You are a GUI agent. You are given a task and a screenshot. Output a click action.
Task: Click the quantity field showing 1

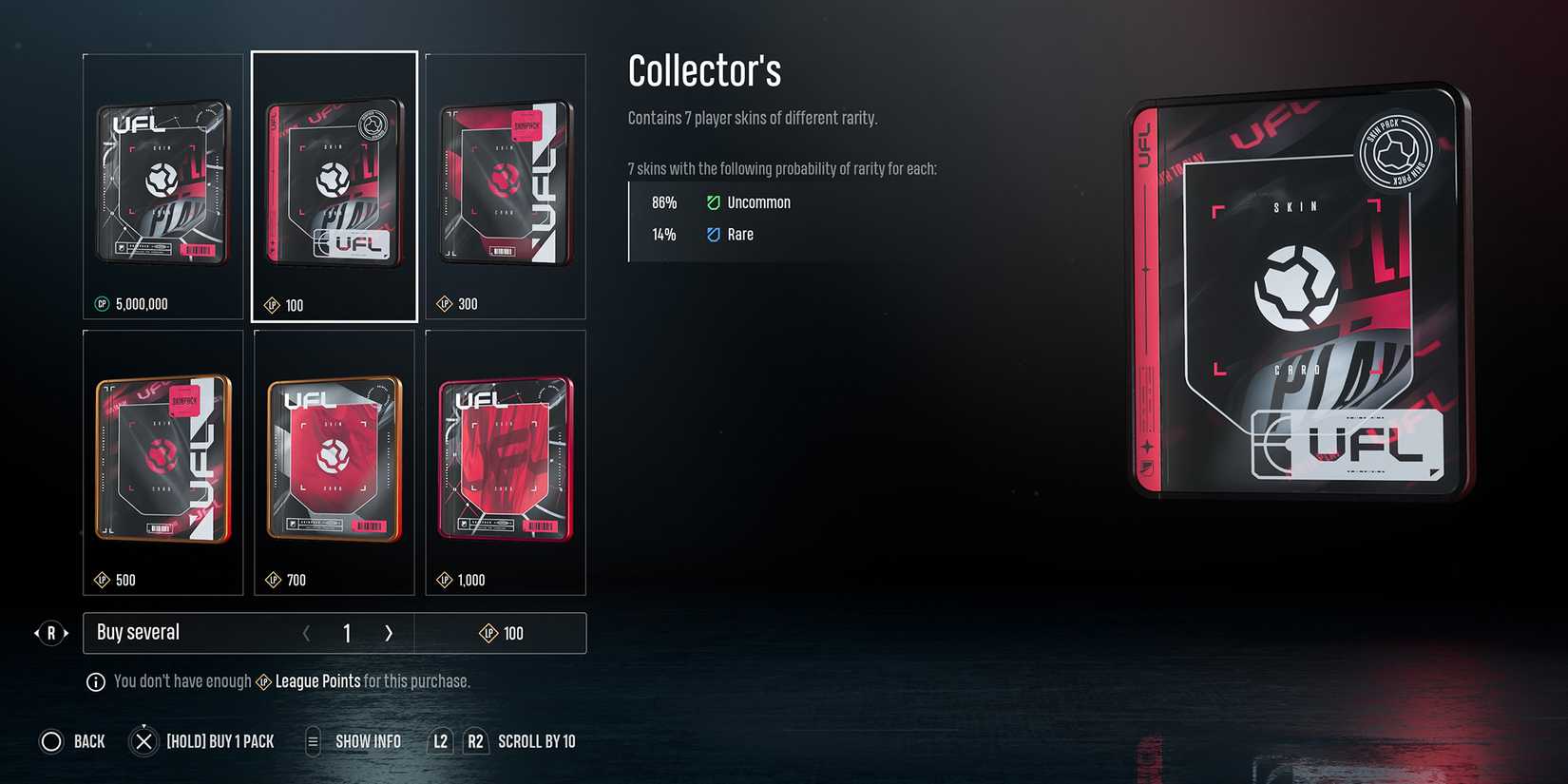coord(347,632)
